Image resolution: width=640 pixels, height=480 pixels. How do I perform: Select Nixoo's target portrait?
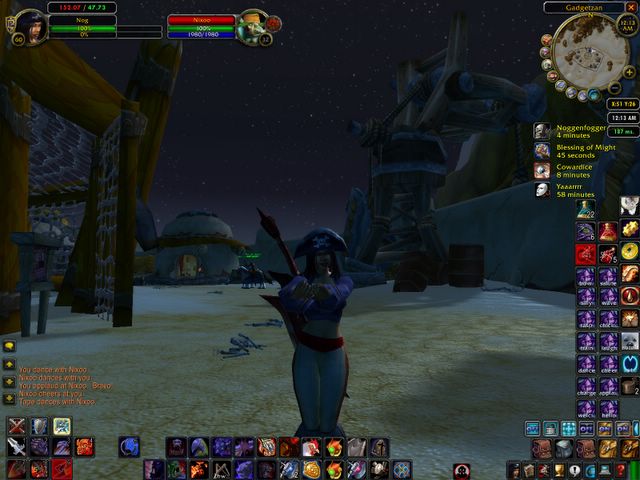pyautogui.click(x=253, y=26)
